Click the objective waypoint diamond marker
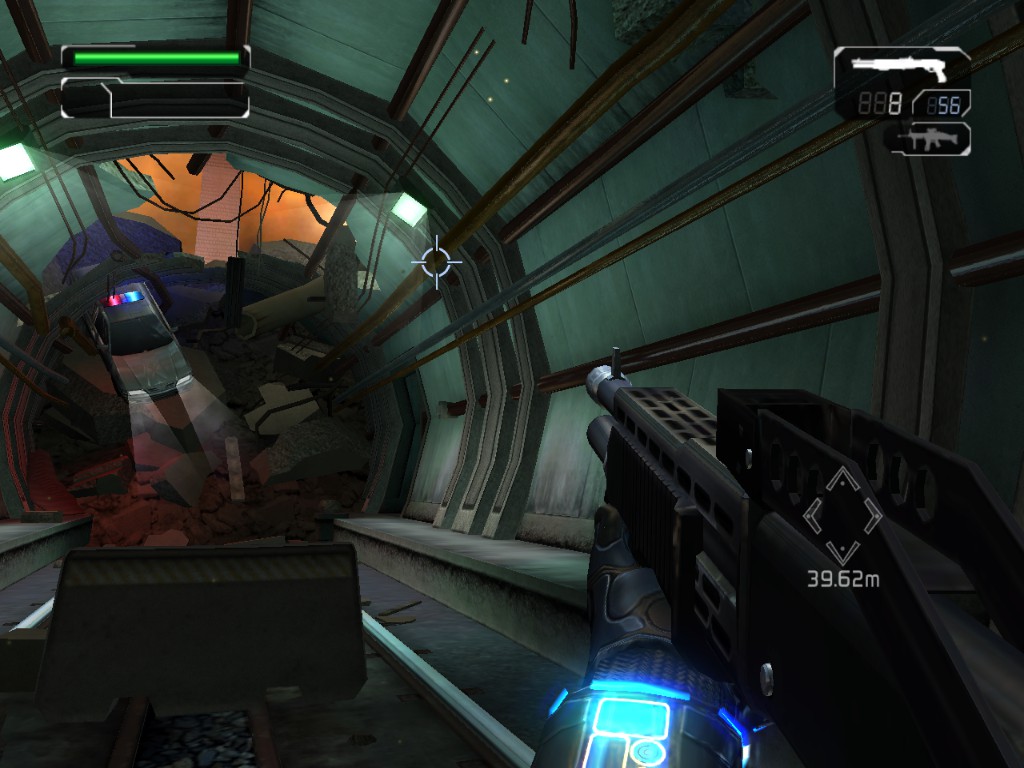 click(843, 515)
